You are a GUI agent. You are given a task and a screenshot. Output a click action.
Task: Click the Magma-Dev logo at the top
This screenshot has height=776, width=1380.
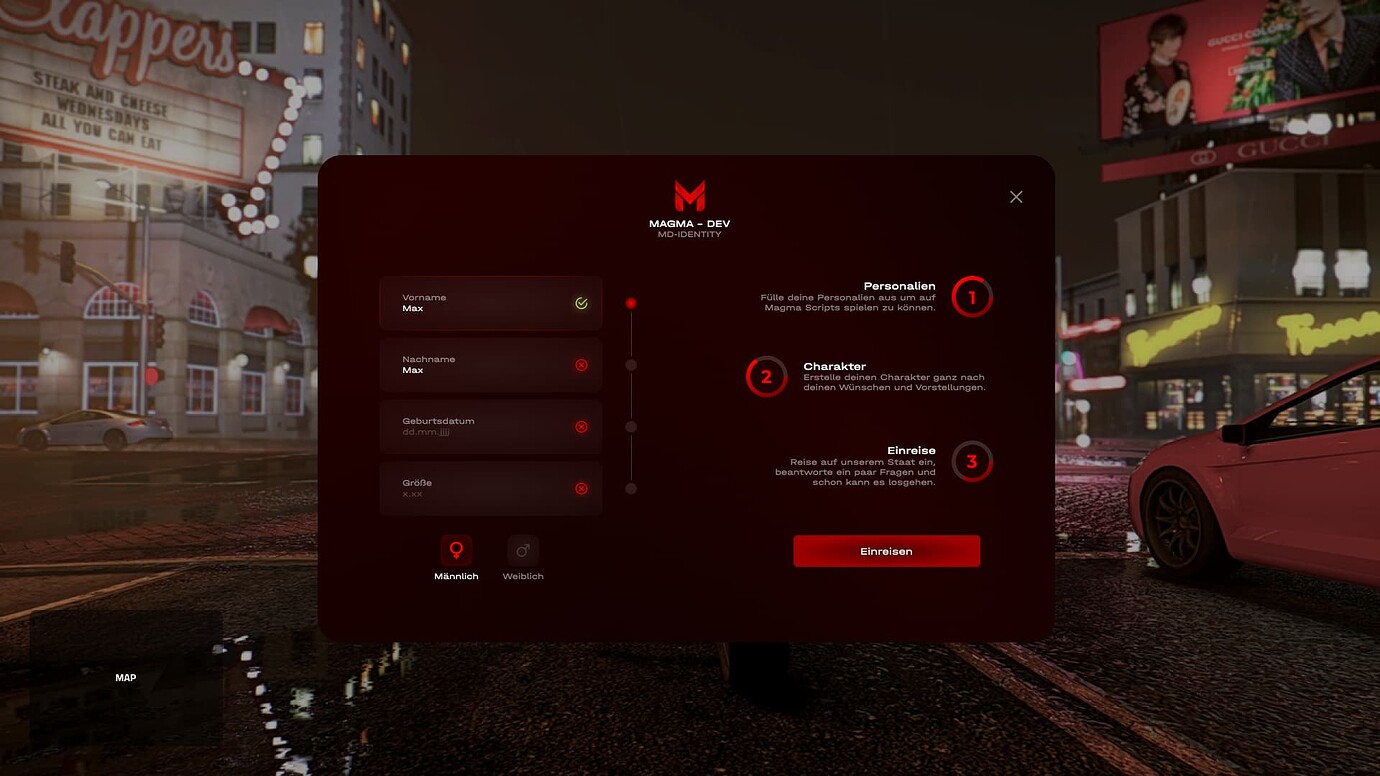click(689, 196)
